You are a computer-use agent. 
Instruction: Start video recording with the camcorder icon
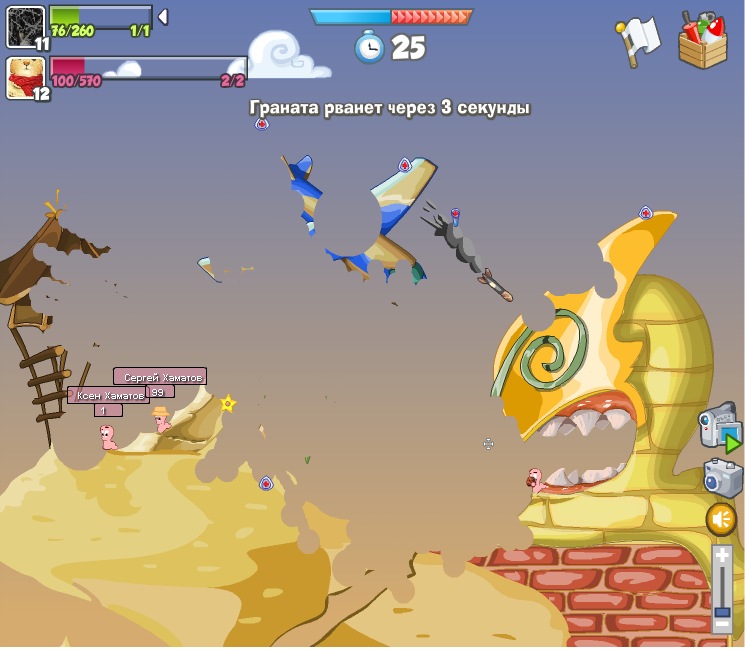(719, 426)
